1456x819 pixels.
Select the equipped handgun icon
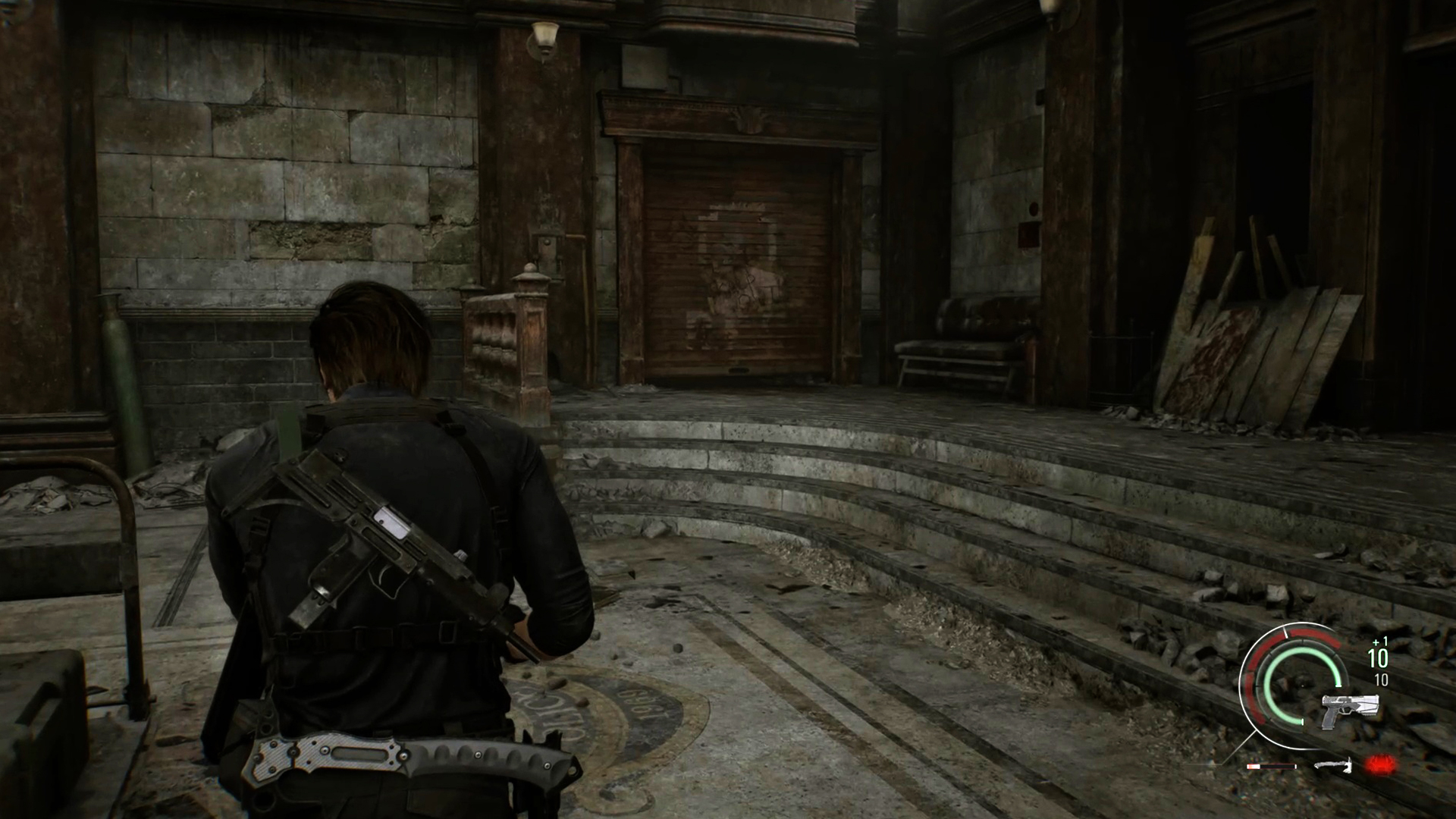click(1349, 708)
